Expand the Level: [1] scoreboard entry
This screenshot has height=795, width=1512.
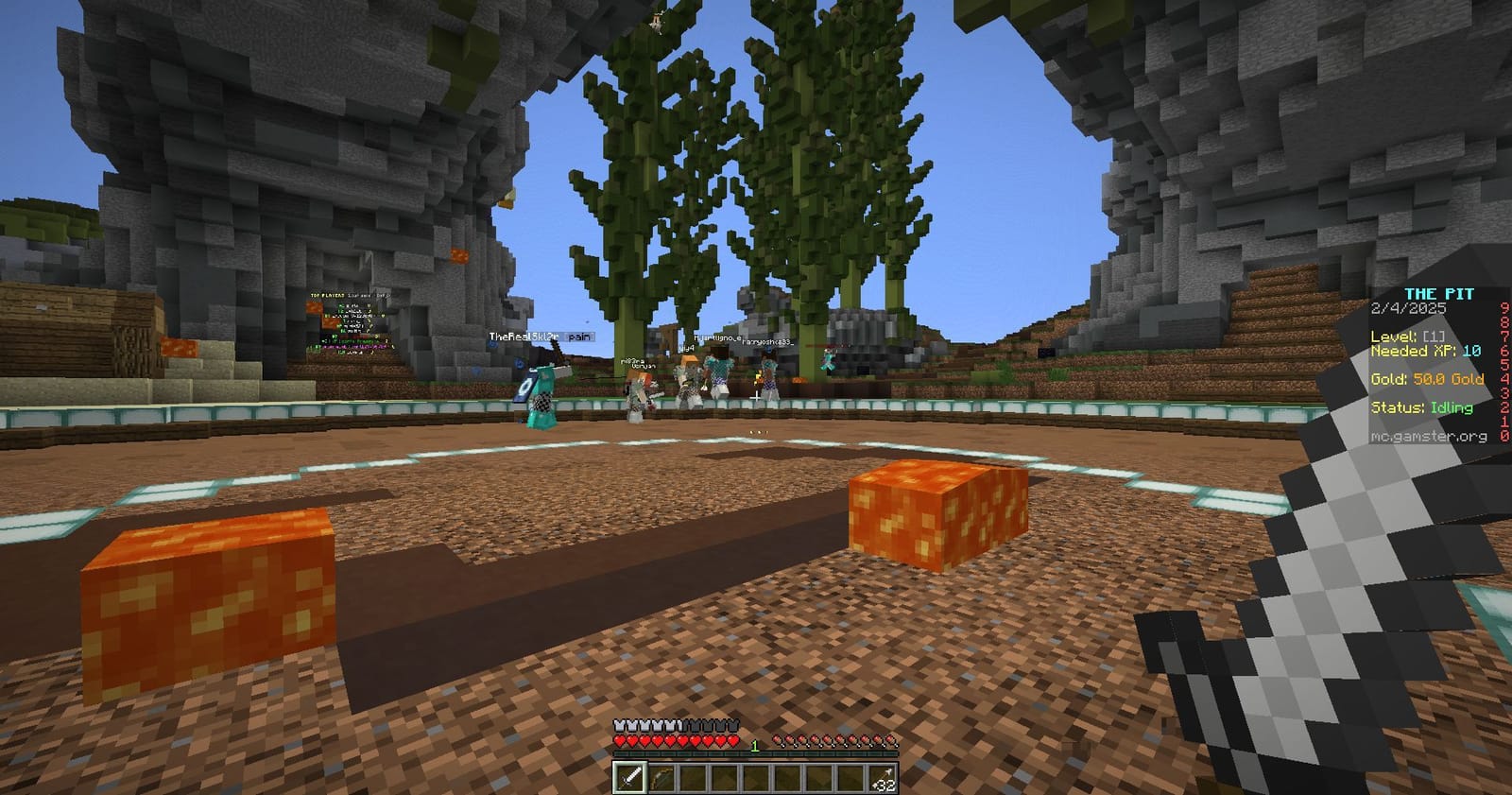(x=1407, y=337)
